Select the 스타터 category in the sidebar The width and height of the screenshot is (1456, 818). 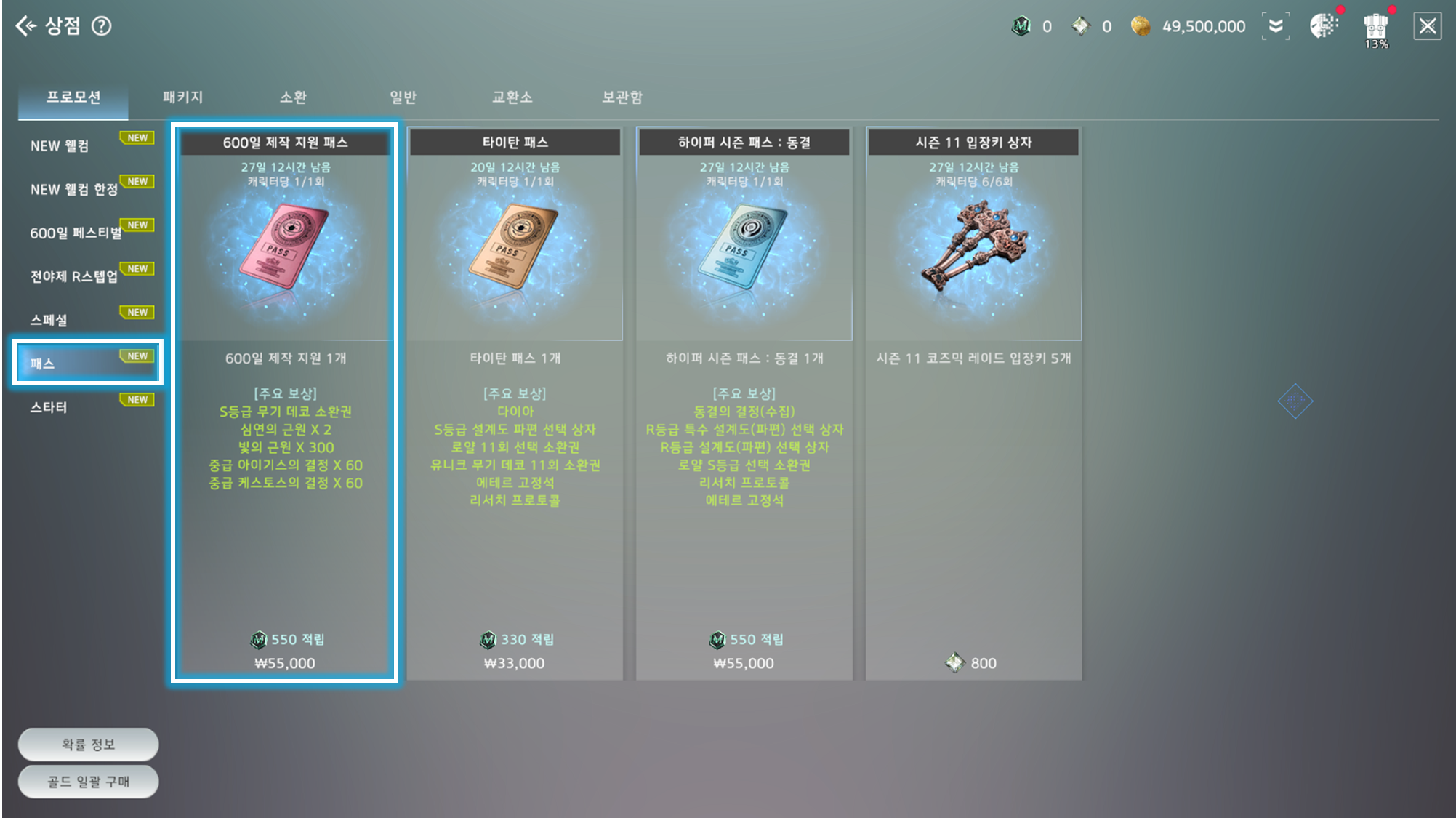coord(48,407)
